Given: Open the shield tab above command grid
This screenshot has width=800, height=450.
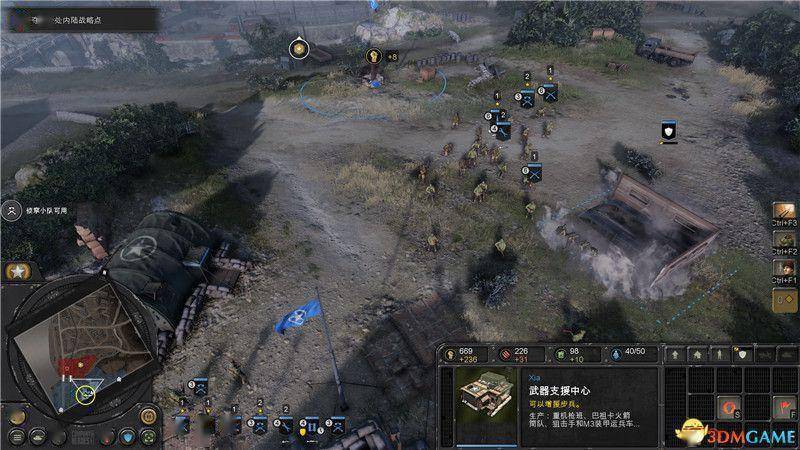Looking at the screenshot, I should click(741, 354).
